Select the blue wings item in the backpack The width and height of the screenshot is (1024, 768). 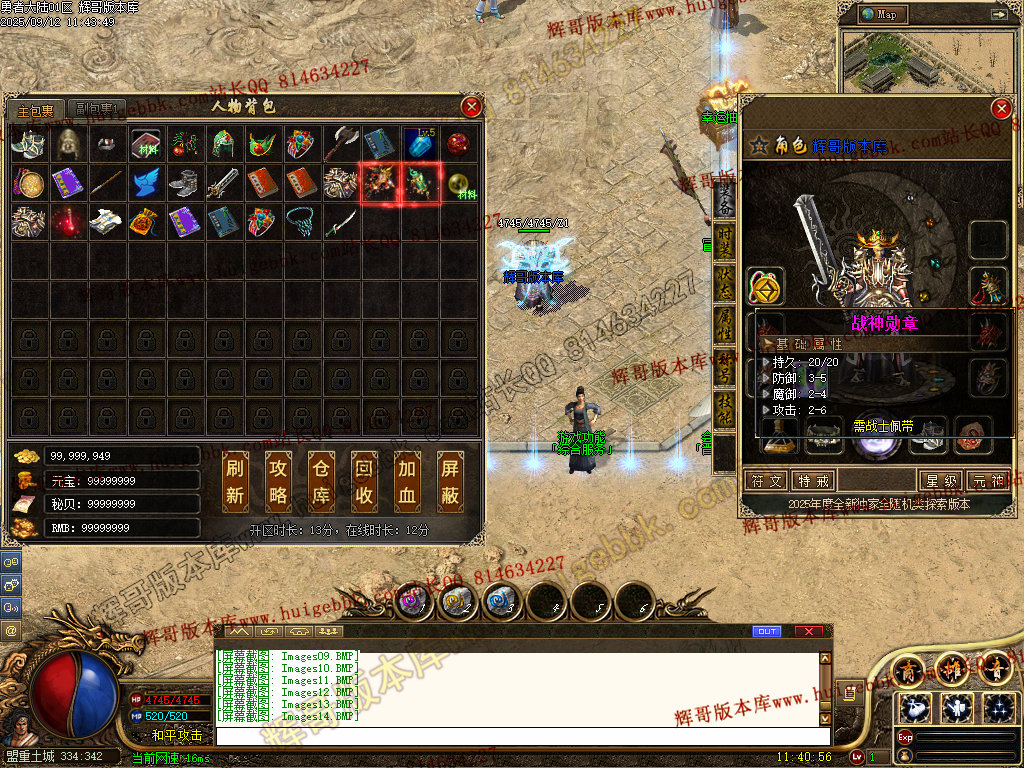[146, 183]
